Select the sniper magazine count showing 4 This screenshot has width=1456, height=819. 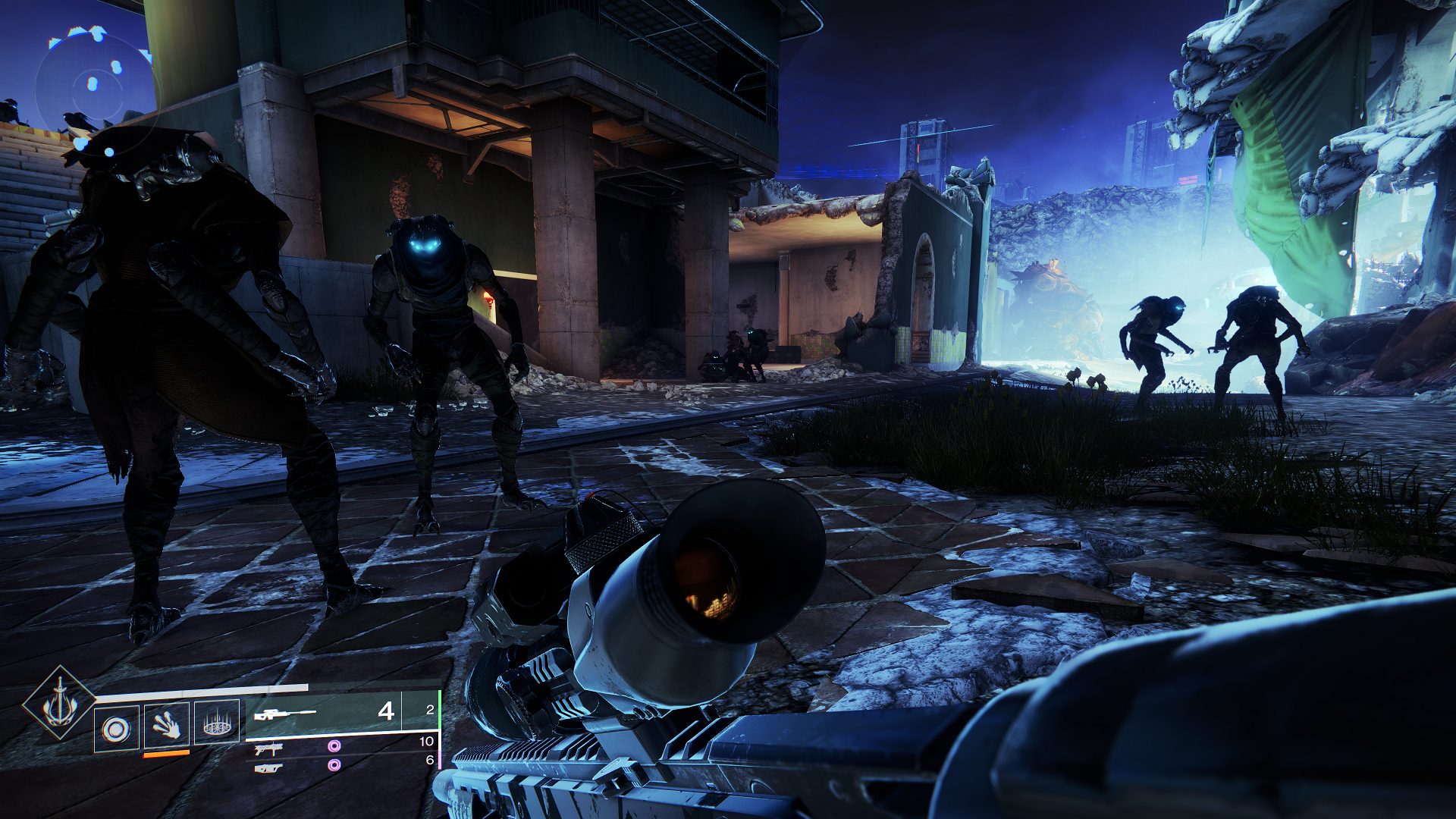(386, 712)
